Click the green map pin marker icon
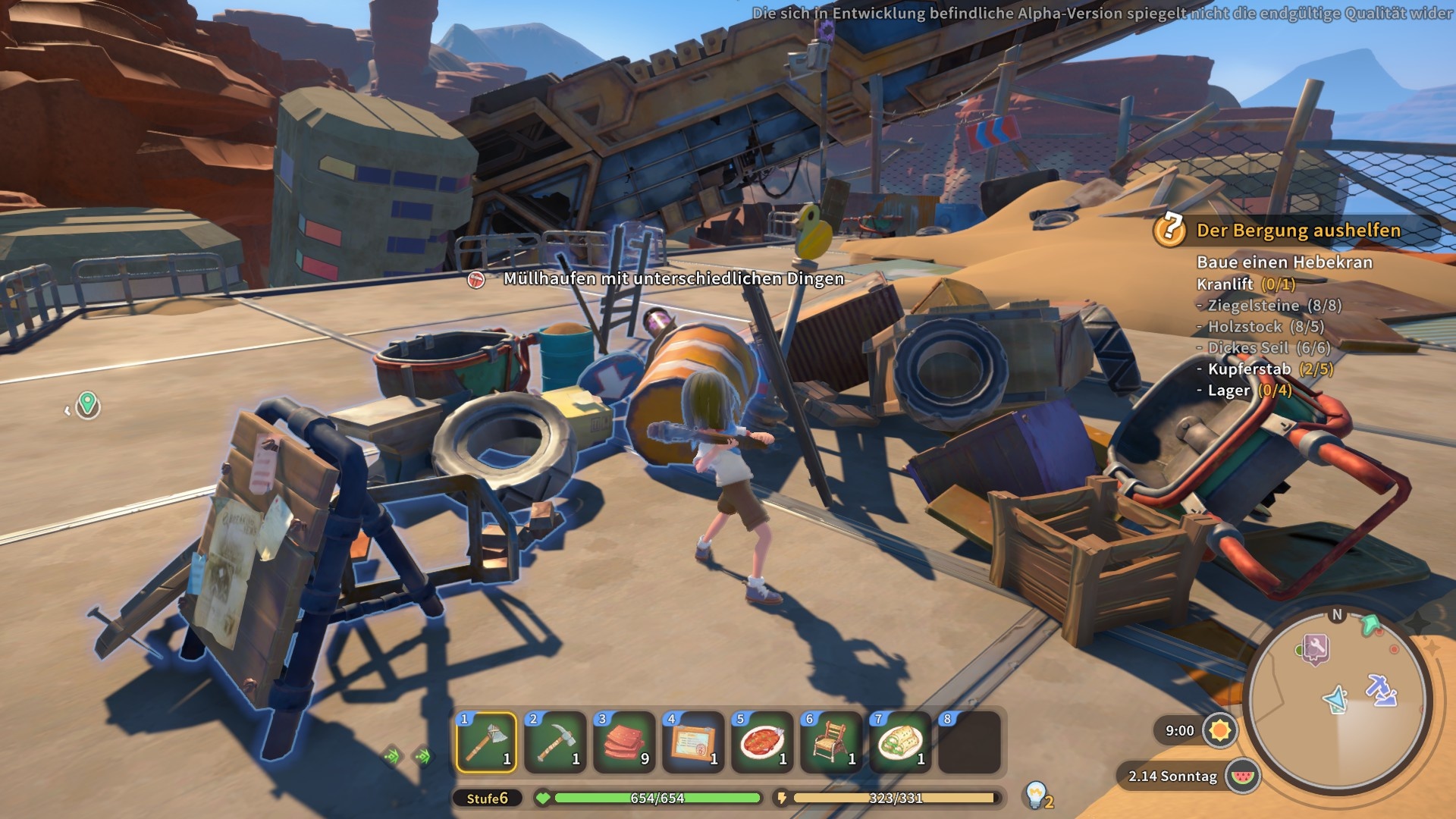1456x819 pixels. point(88,404)
